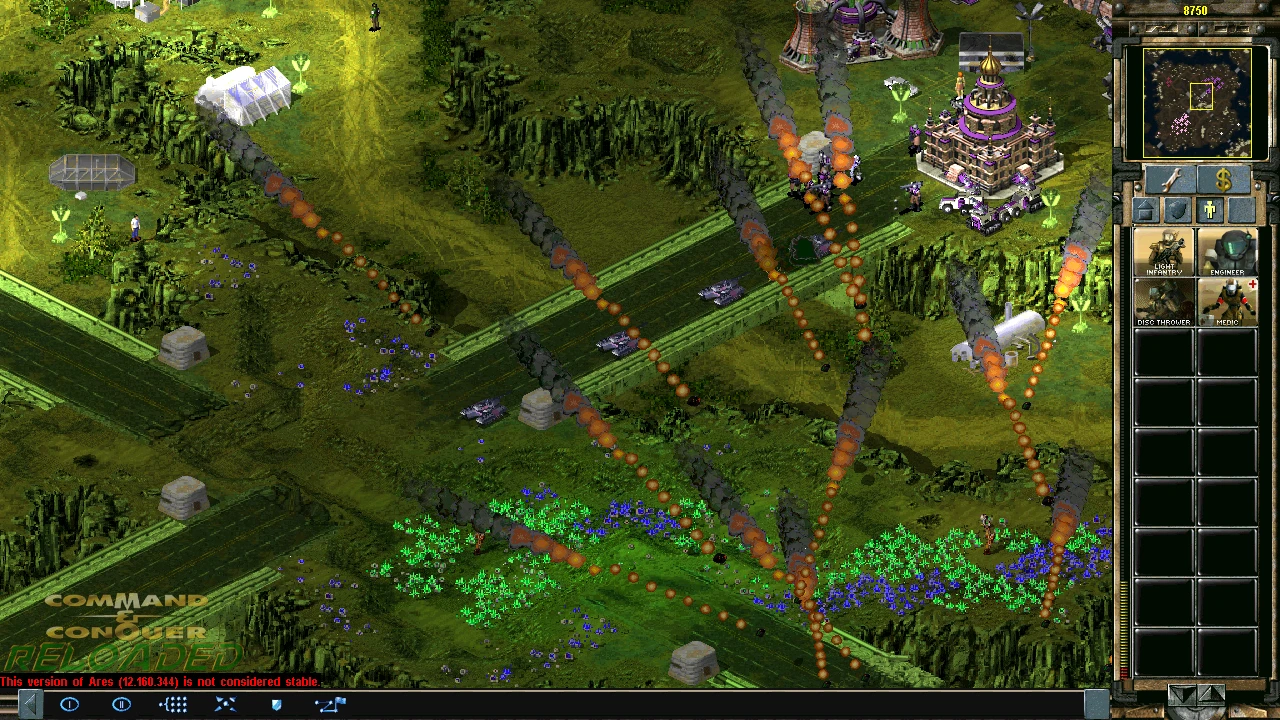Screen dimensions: 1280x720
Task: Collapse the bottom command bar arrow
Action: click(30, 705)
